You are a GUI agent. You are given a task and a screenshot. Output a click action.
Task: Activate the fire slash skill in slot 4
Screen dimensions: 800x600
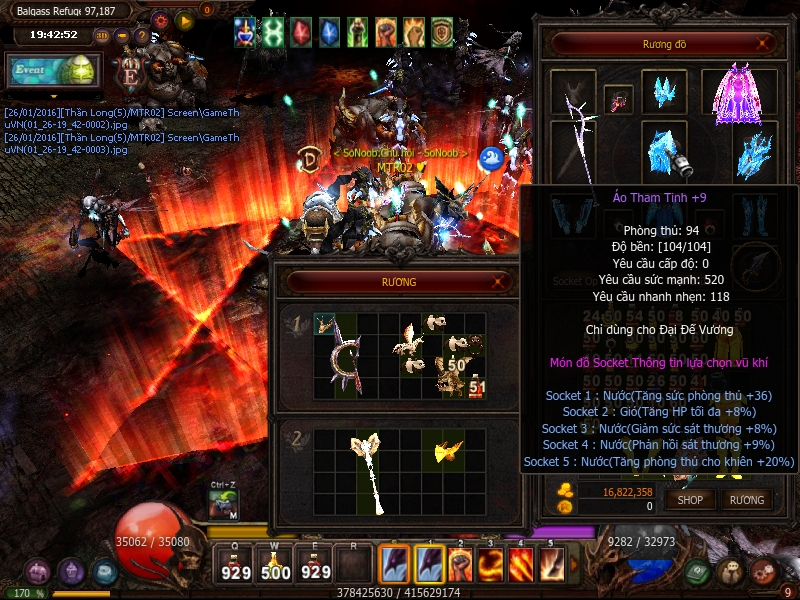coord(521,566)
